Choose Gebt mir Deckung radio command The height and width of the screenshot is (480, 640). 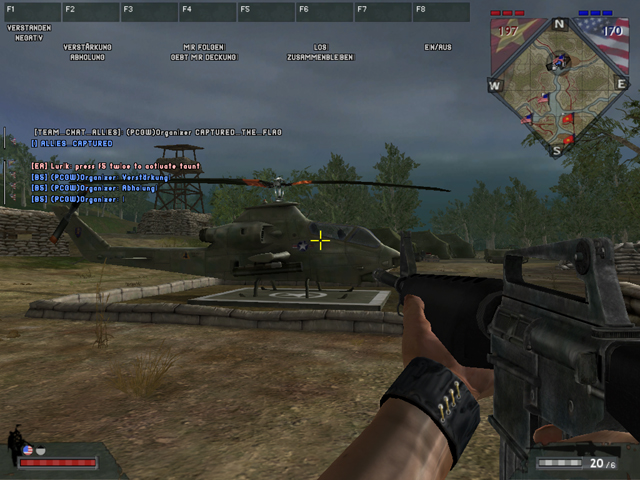coord(204,57)
